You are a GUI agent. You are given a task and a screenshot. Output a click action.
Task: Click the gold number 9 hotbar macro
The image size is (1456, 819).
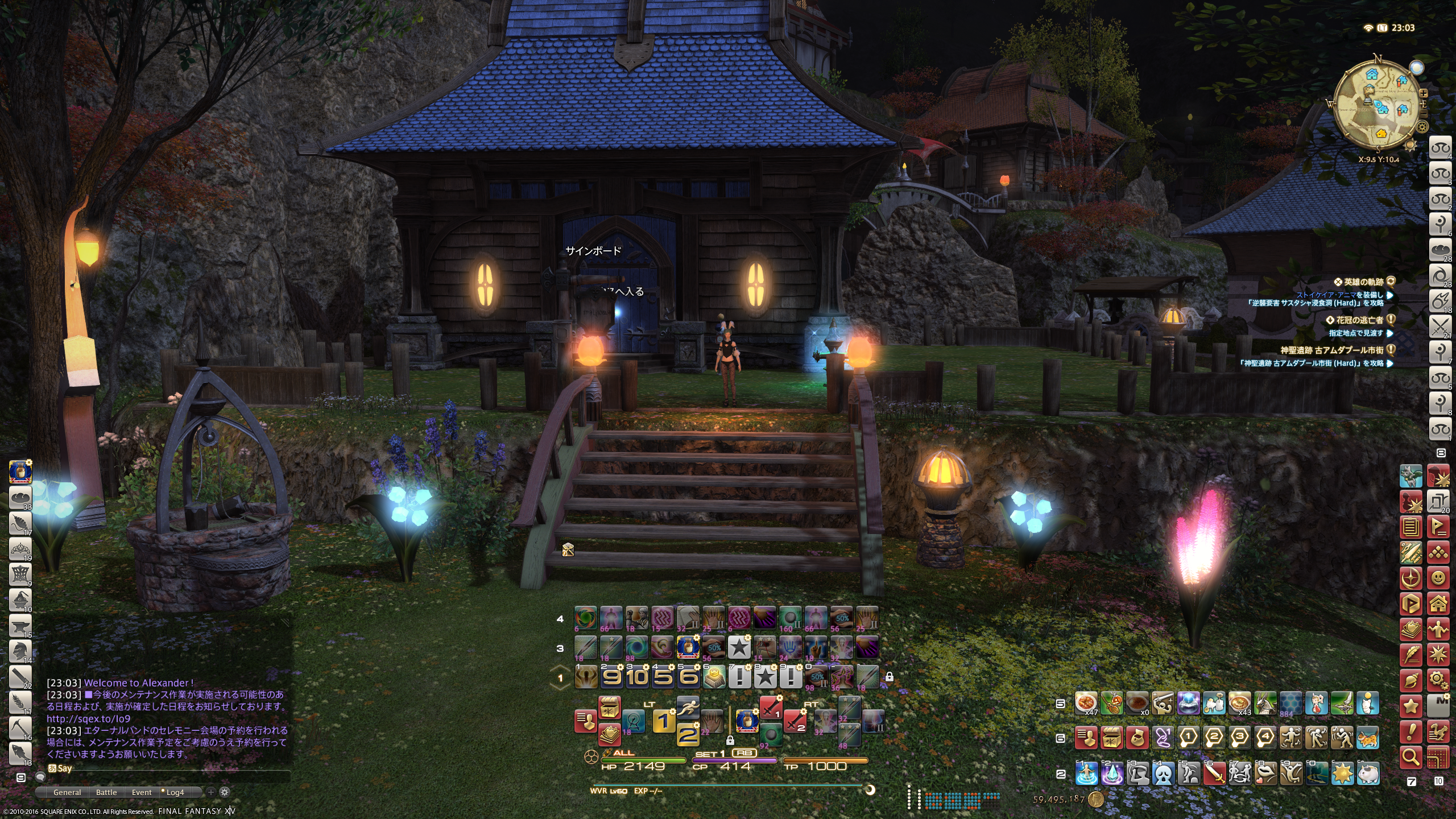(611, 677)
